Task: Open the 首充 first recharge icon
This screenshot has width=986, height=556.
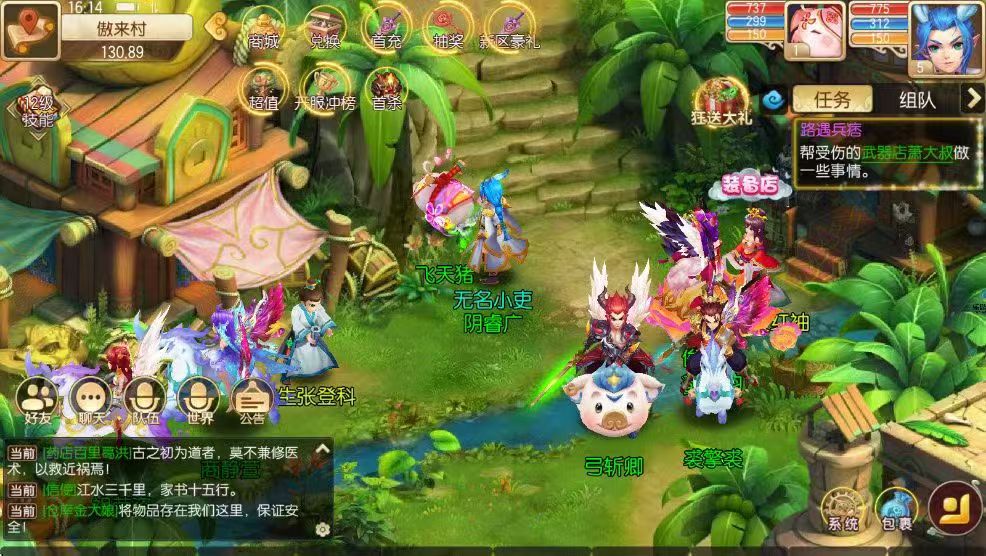Action: tap(385, 27)
